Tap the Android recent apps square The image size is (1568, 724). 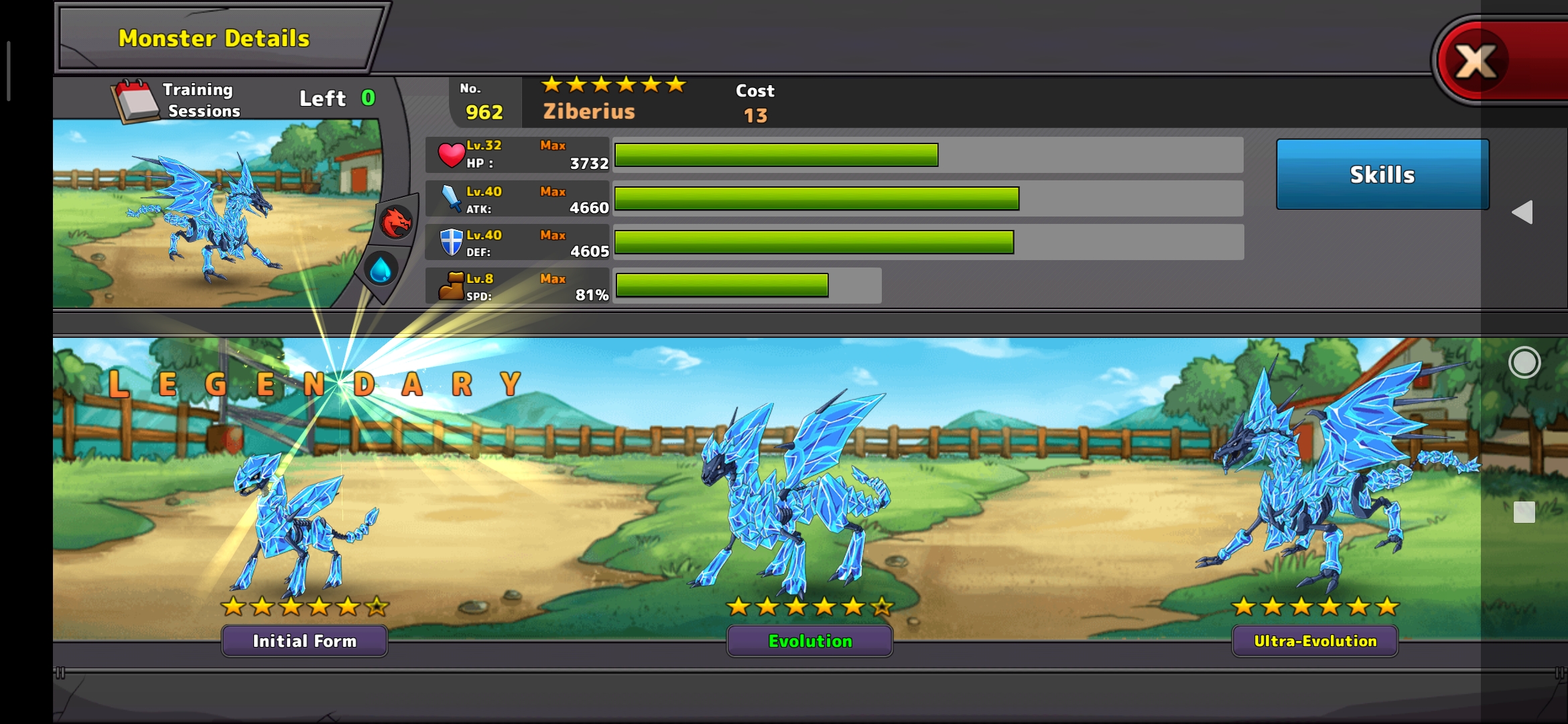click(1524, 512)
